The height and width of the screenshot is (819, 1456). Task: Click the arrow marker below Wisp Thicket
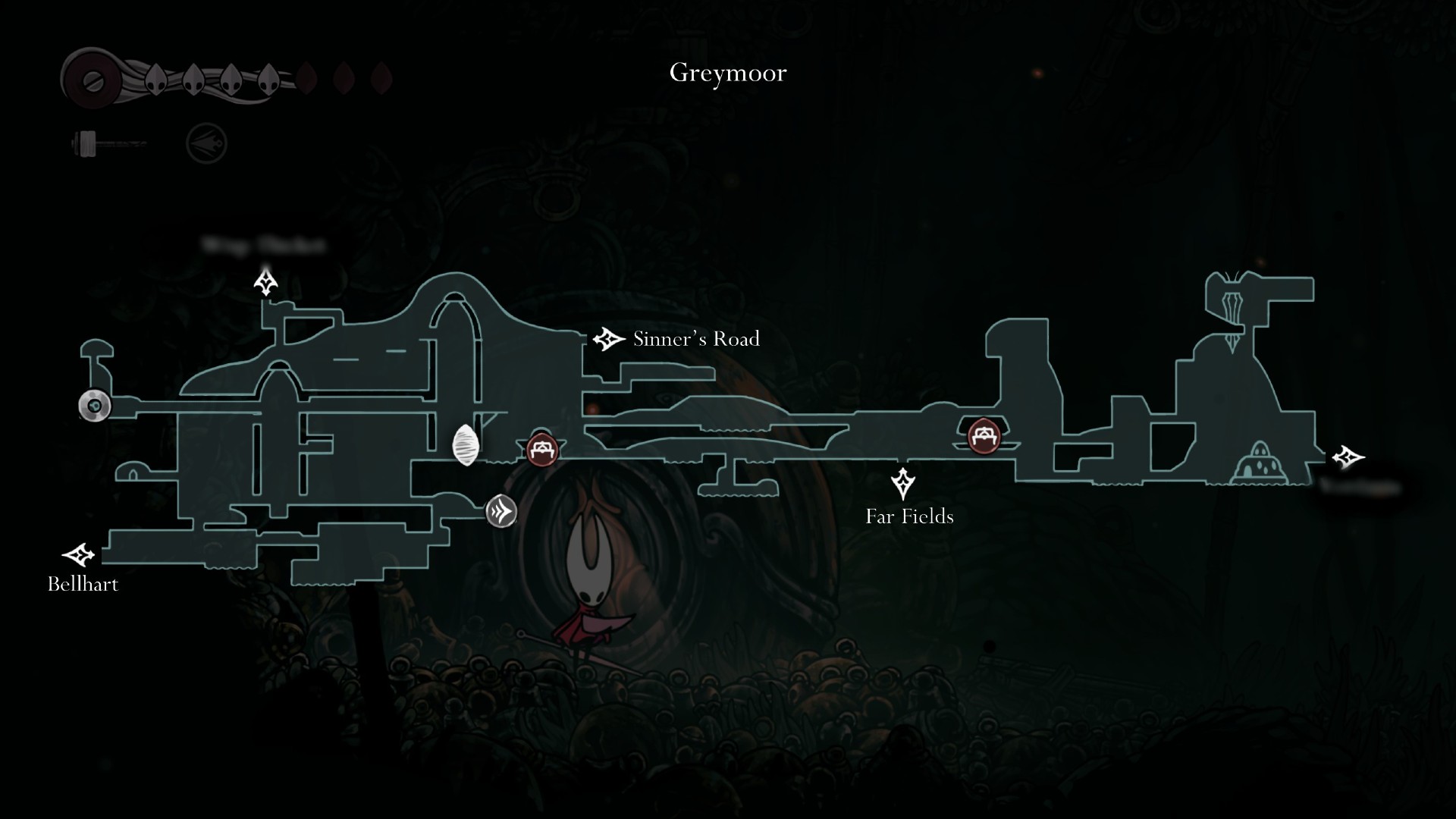click(265, 284)
